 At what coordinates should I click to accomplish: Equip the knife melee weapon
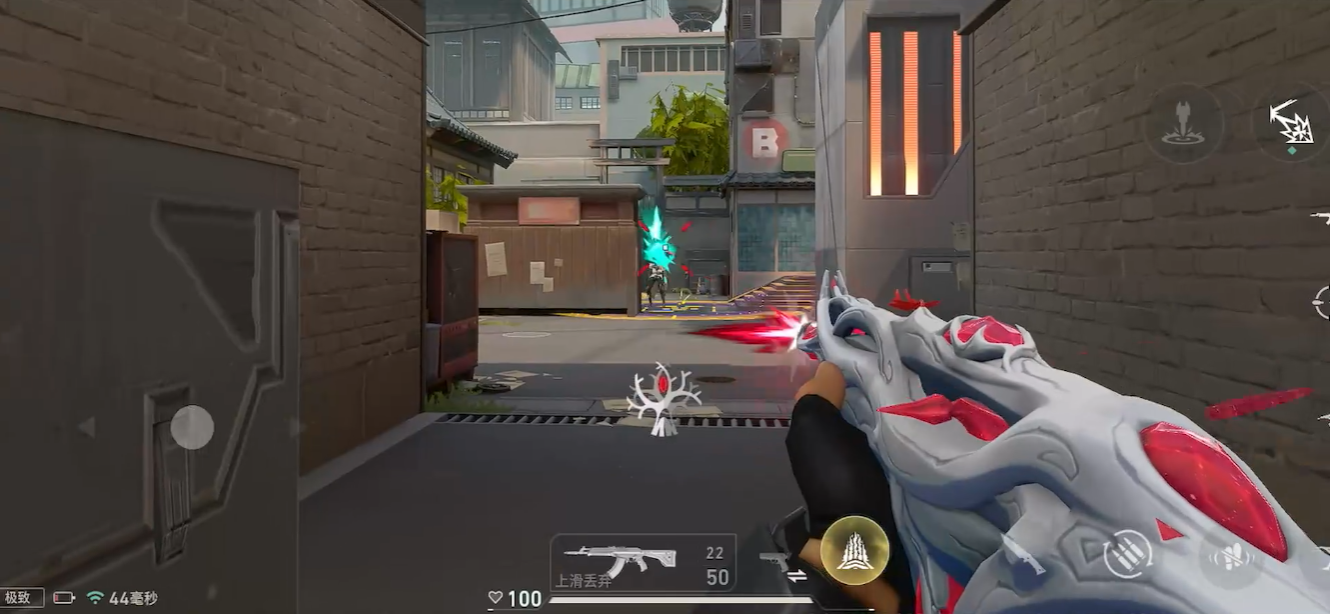click(x=1023, y=553)
